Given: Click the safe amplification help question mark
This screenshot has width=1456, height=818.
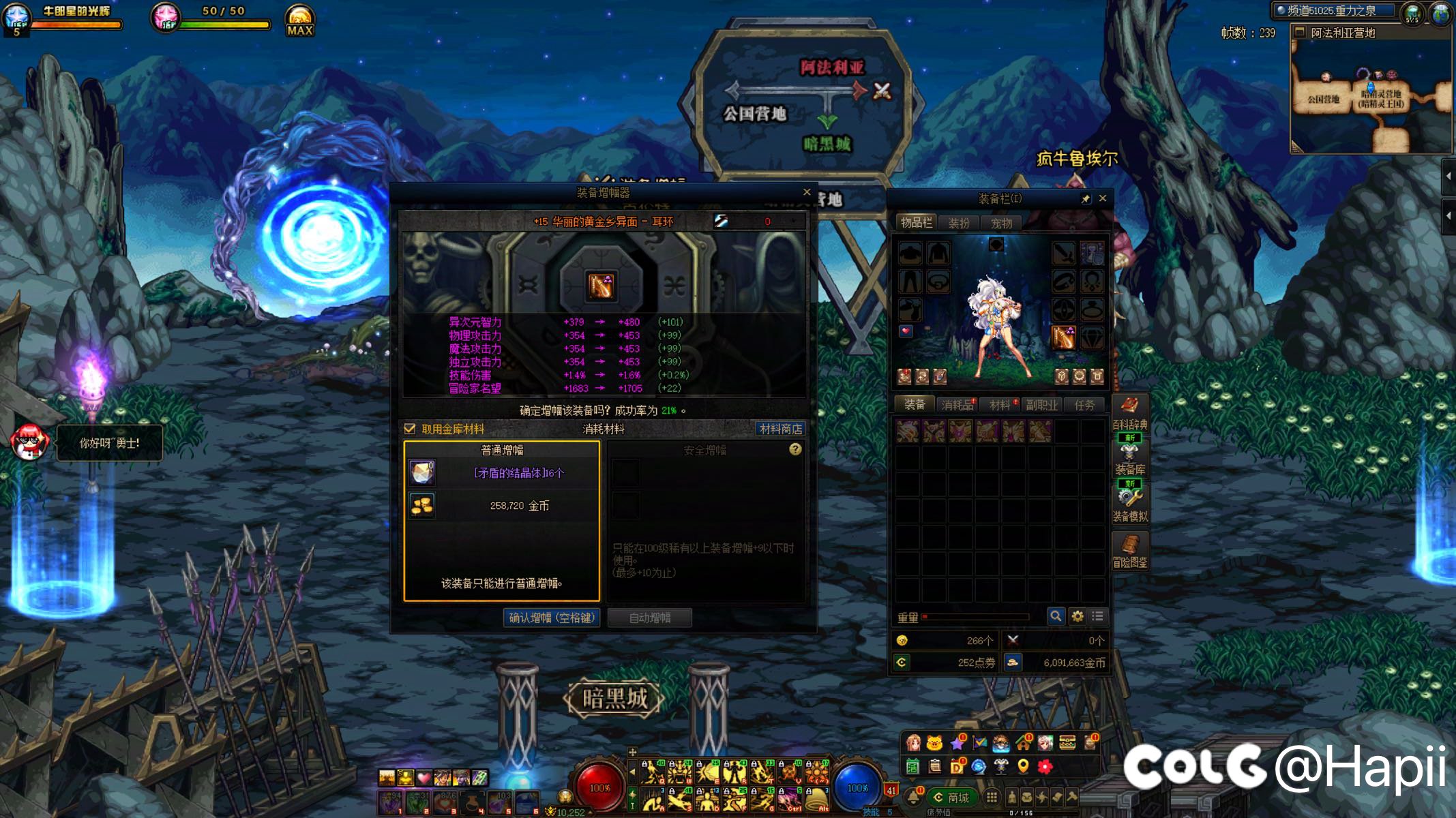Looking at the screenshot, I should pyautogui.click(x=795, y=449).
